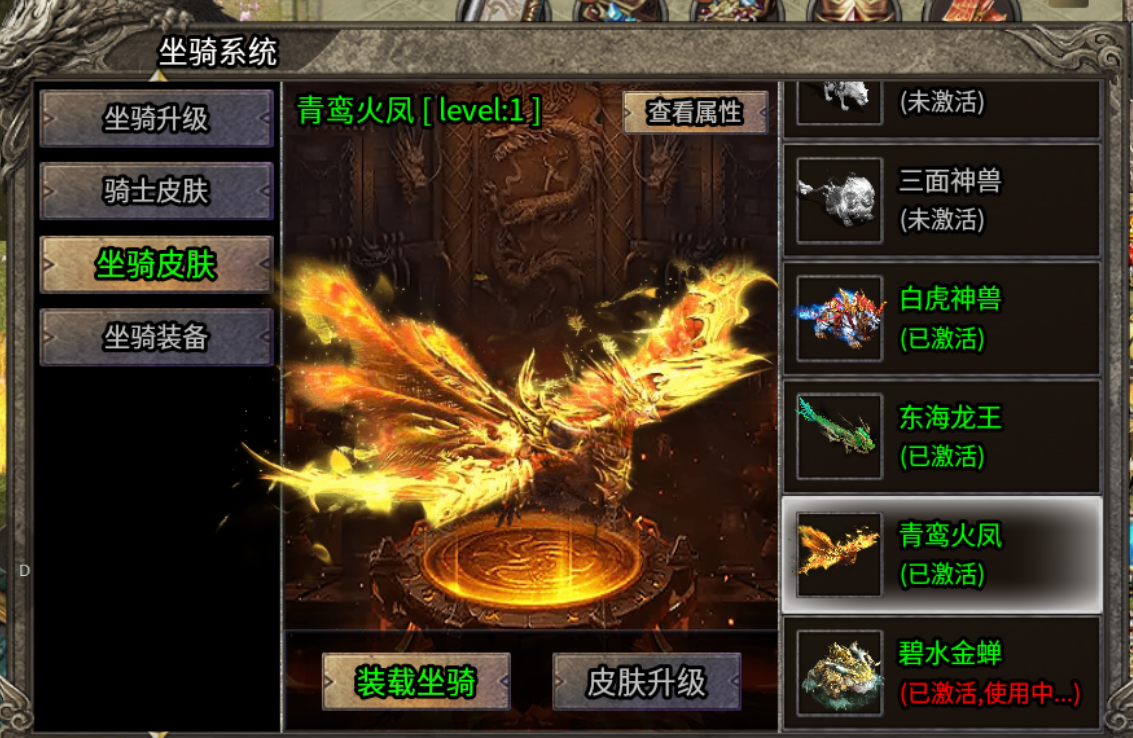Viewport: 1133px width, 738px height.
Task: Select the 三面神兽 mount entry
Action: click(x=941, y=200)
